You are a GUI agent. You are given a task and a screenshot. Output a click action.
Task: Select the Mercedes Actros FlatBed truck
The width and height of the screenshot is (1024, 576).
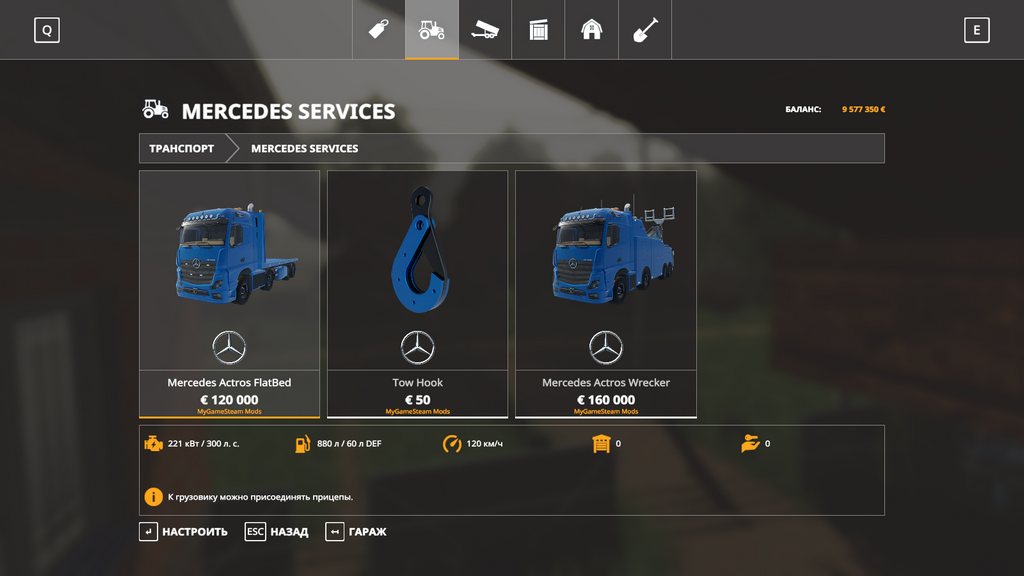click(x=229, y=293)
